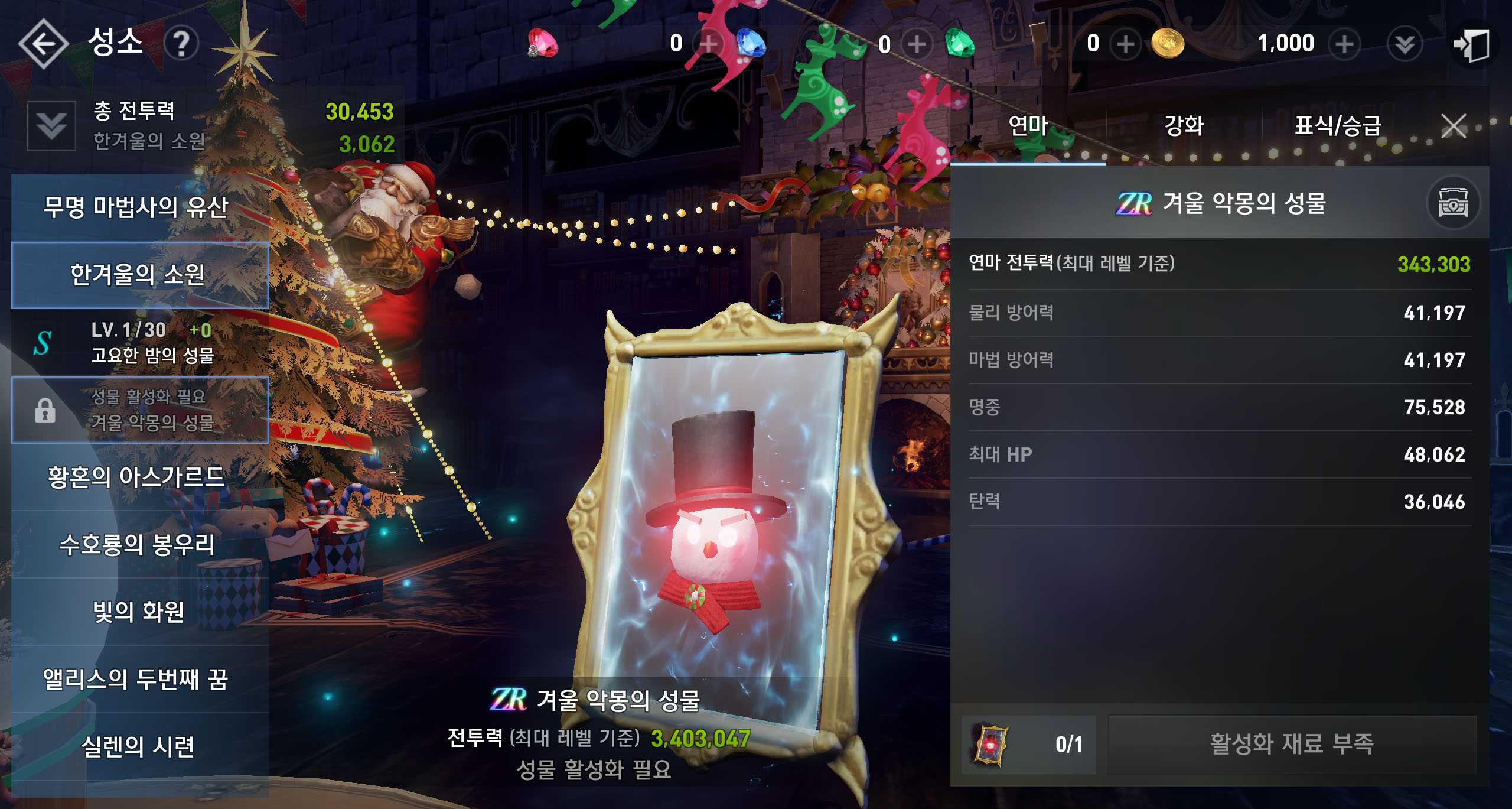This screenshot has height=809, width=1512.
Task: Expand the total combat power dropdown
Action: [x=52, y=126]
